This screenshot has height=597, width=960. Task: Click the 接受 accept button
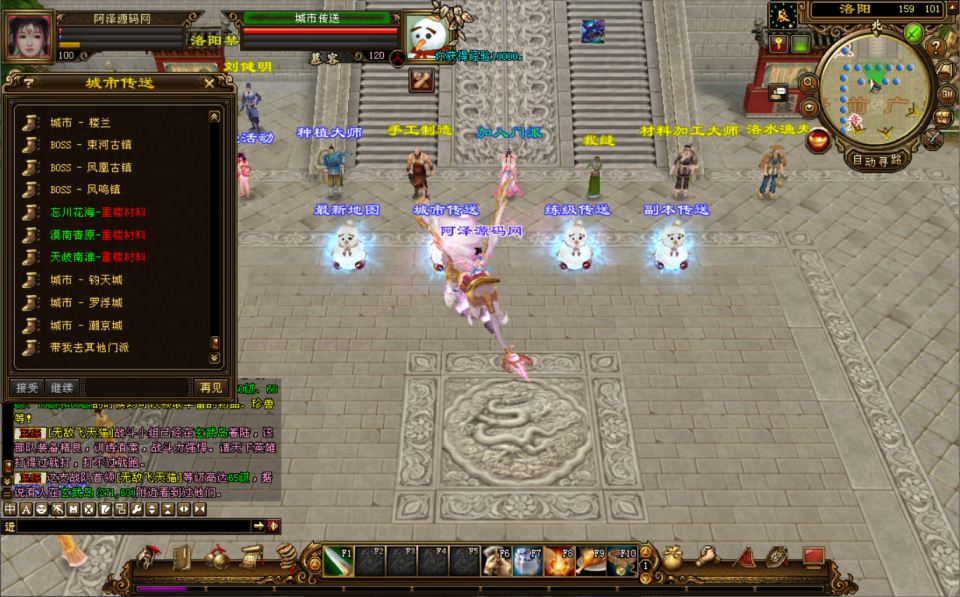26,387
